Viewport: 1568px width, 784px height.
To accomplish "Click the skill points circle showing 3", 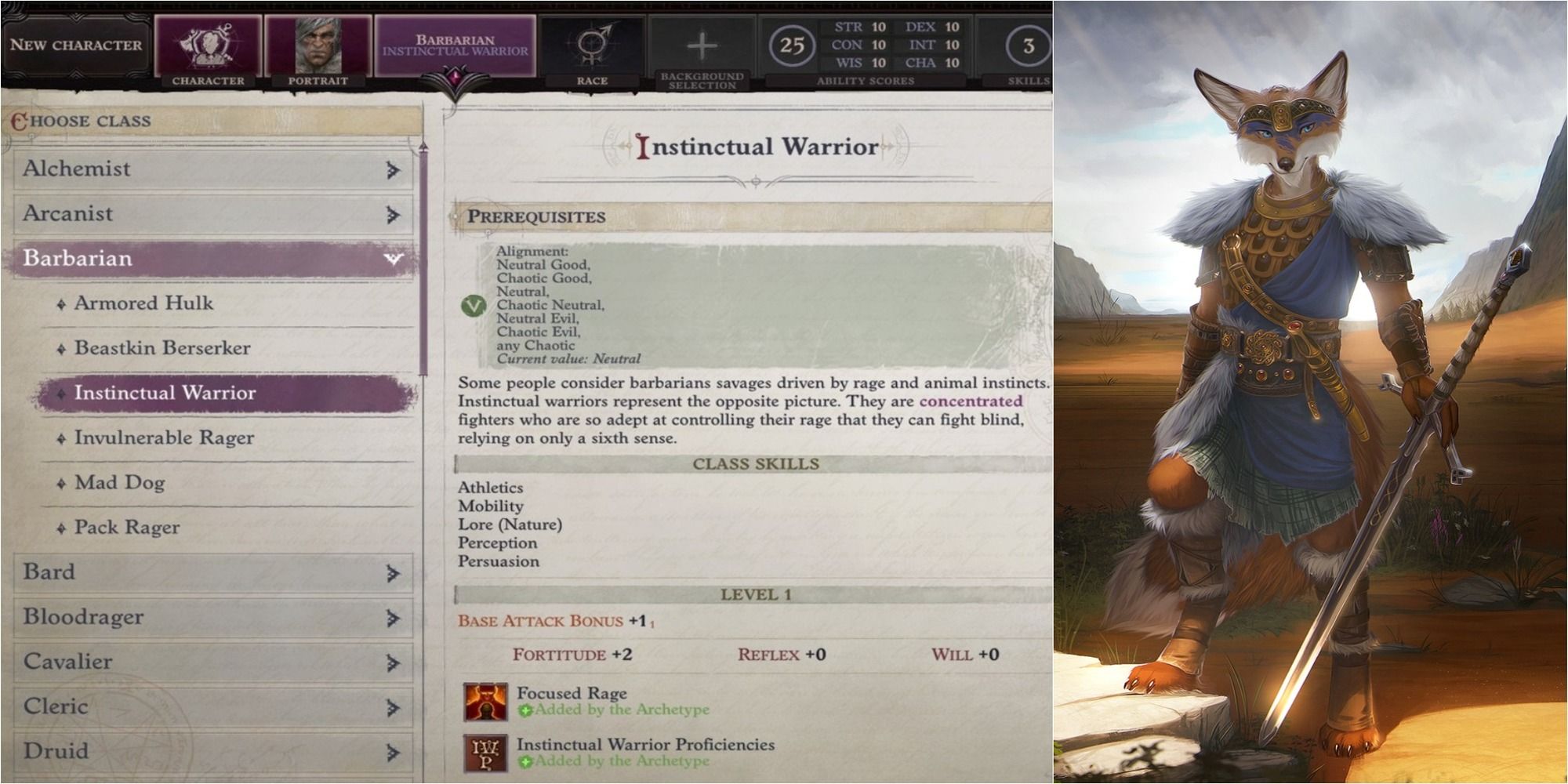I will point(1032,45).
